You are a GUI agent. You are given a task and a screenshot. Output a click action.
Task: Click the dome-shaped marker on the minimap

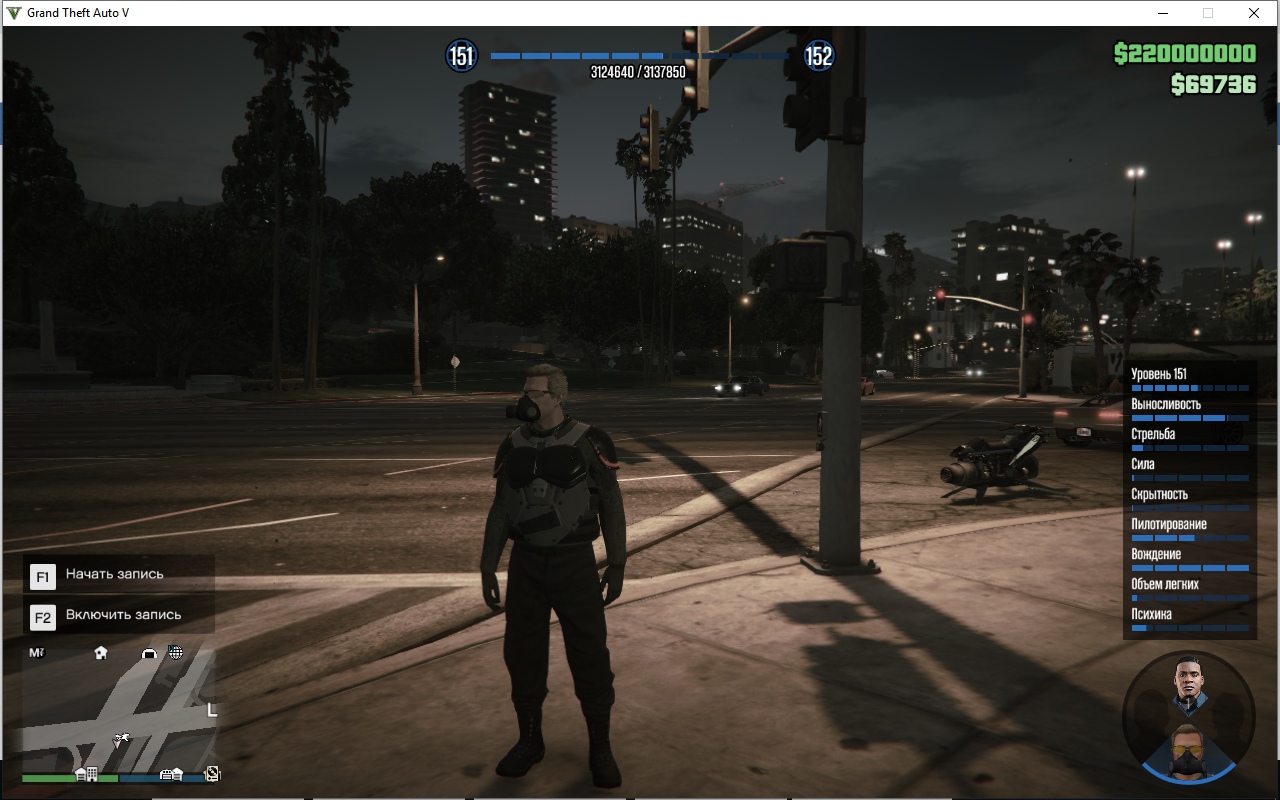click(x=150, y=653)
